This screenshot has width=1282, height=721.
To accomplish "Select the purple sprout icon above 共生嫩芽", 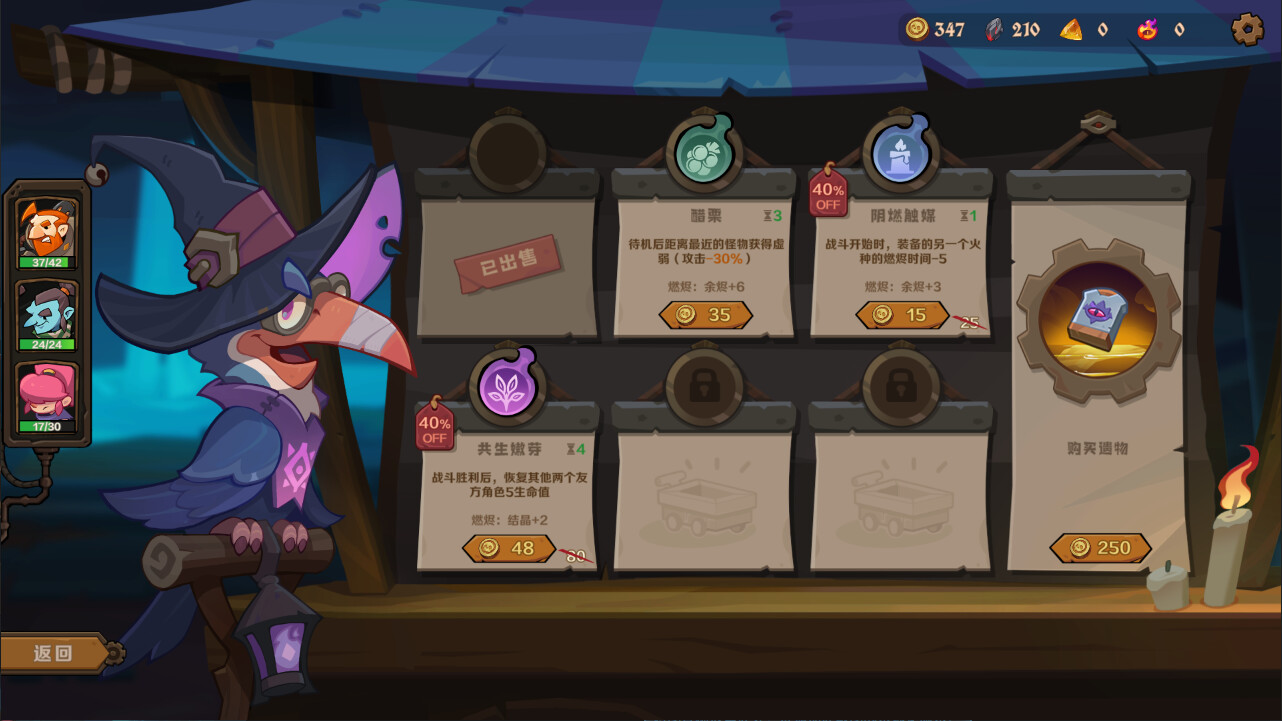I will (508, 385).
